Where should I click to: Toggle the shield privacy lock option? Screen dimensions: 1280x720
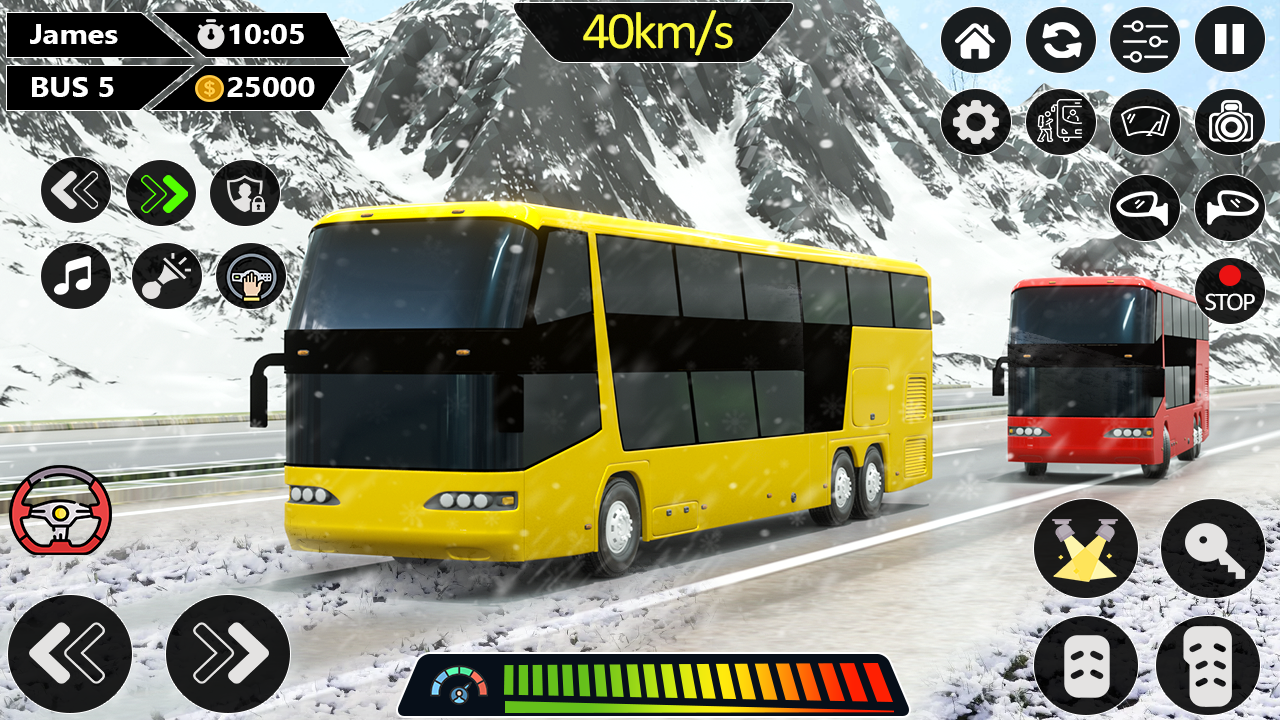click(244, 189)
